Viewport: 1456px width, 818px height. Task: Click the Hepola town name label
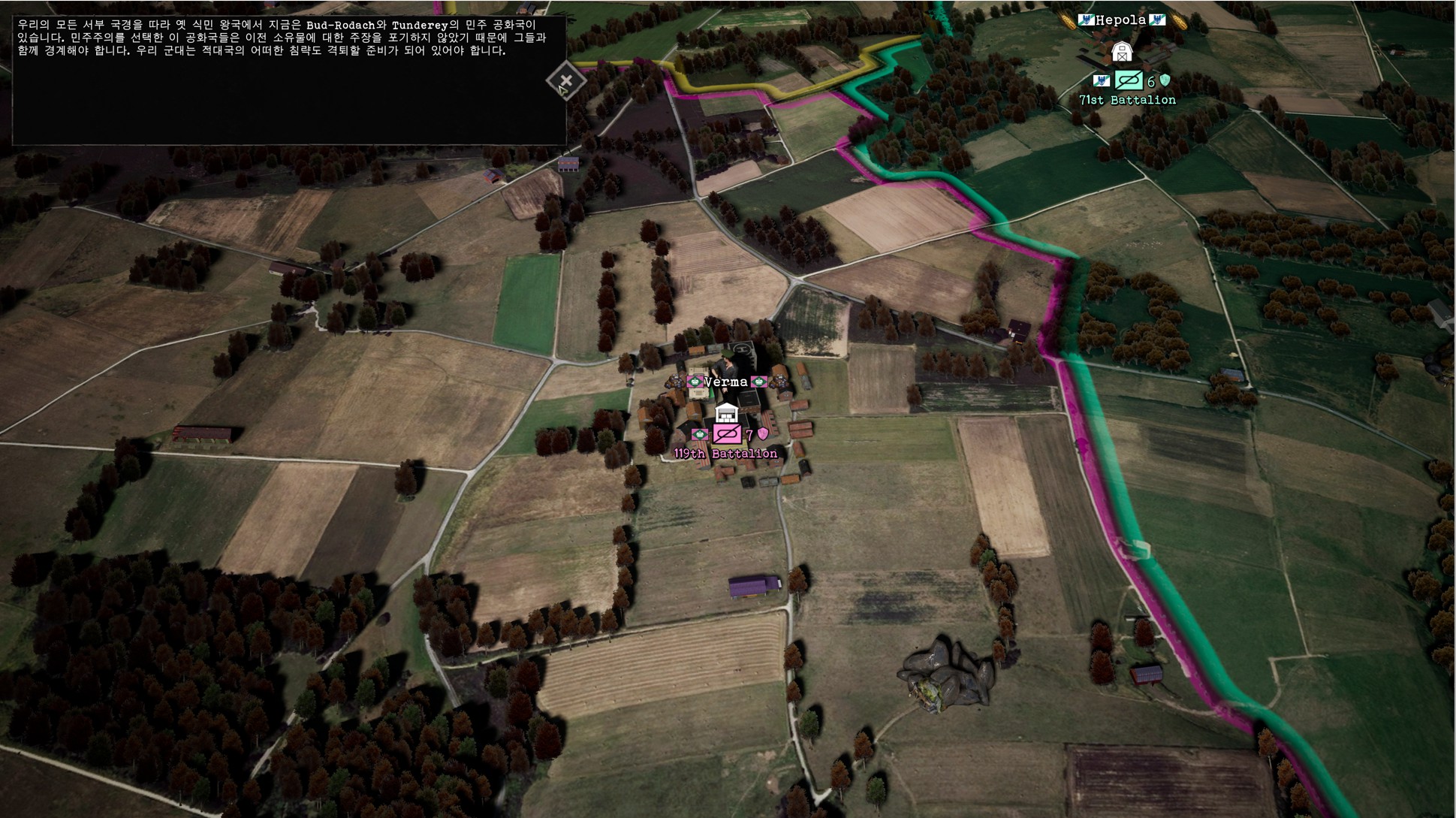[1120, 20]
